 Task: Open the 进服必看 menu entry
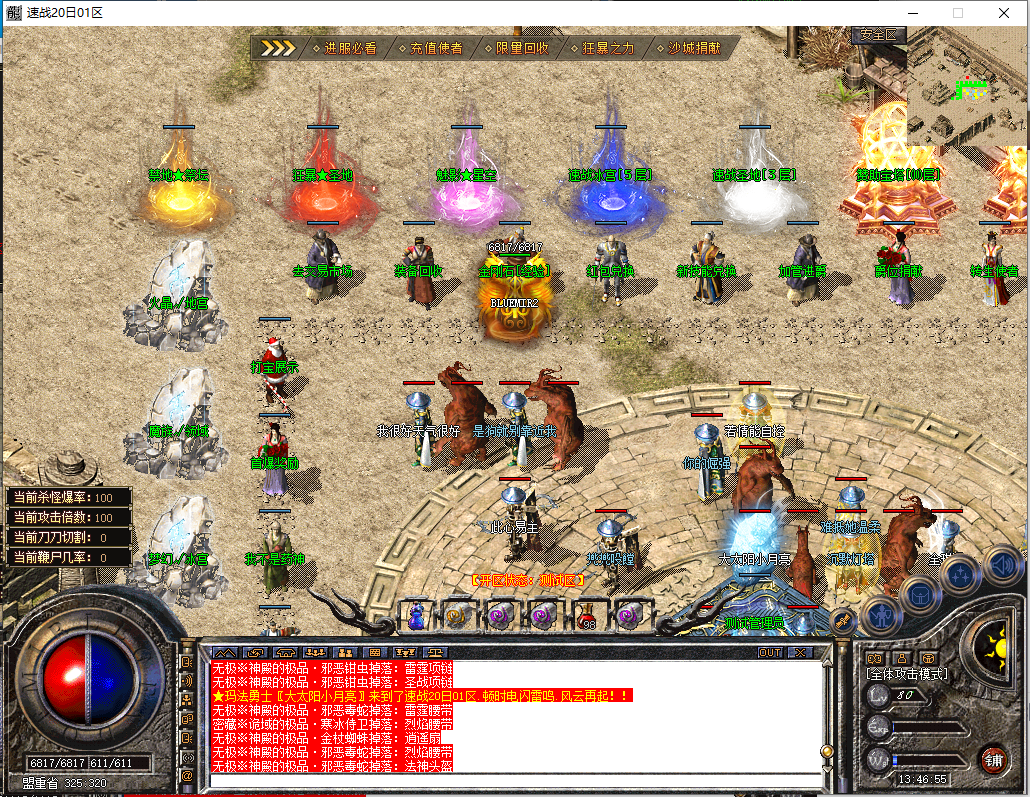tap(350, 48)
